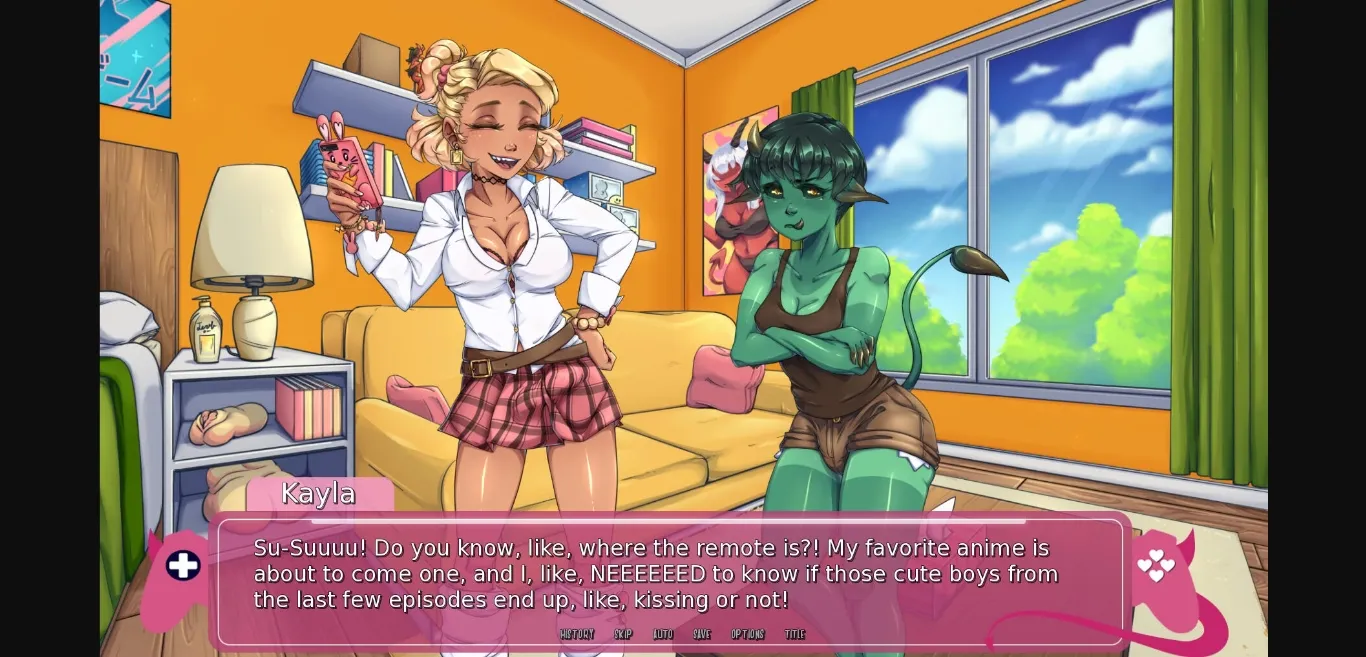Toggle Auto-advance dialogue

pos(663,634)
